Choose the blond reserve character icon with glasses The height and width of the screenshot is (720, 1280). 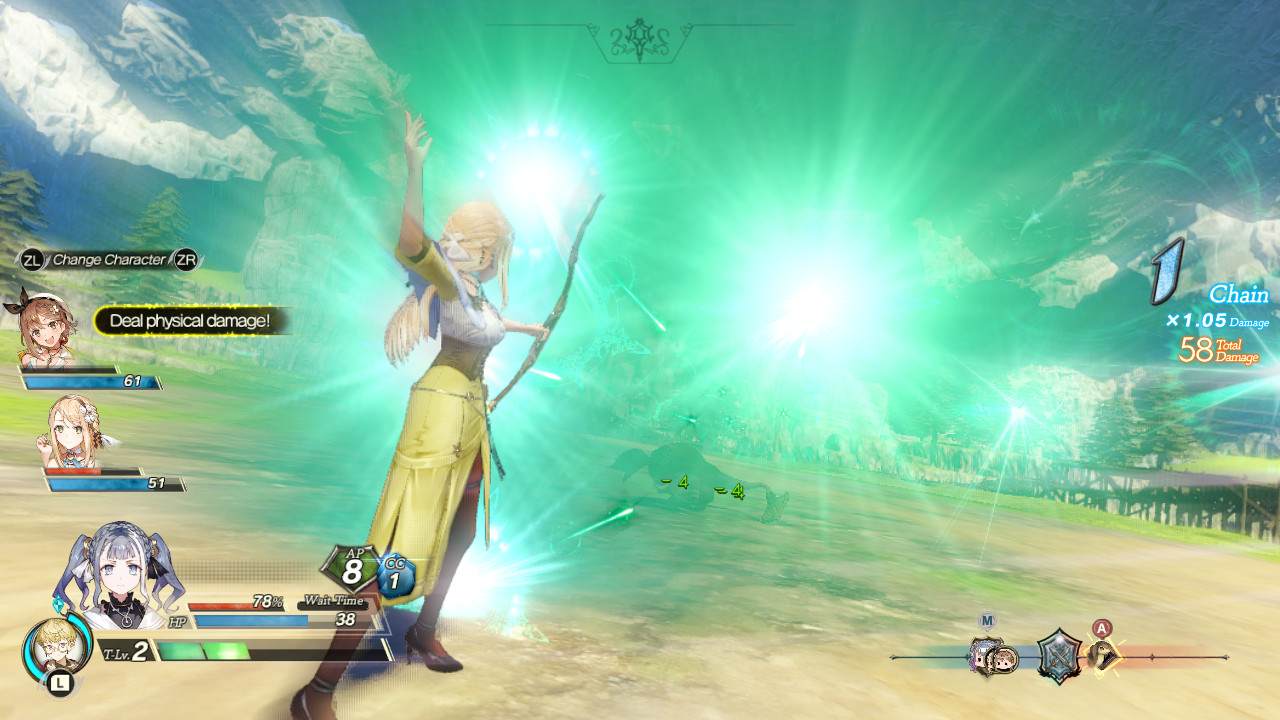point(50,648)
